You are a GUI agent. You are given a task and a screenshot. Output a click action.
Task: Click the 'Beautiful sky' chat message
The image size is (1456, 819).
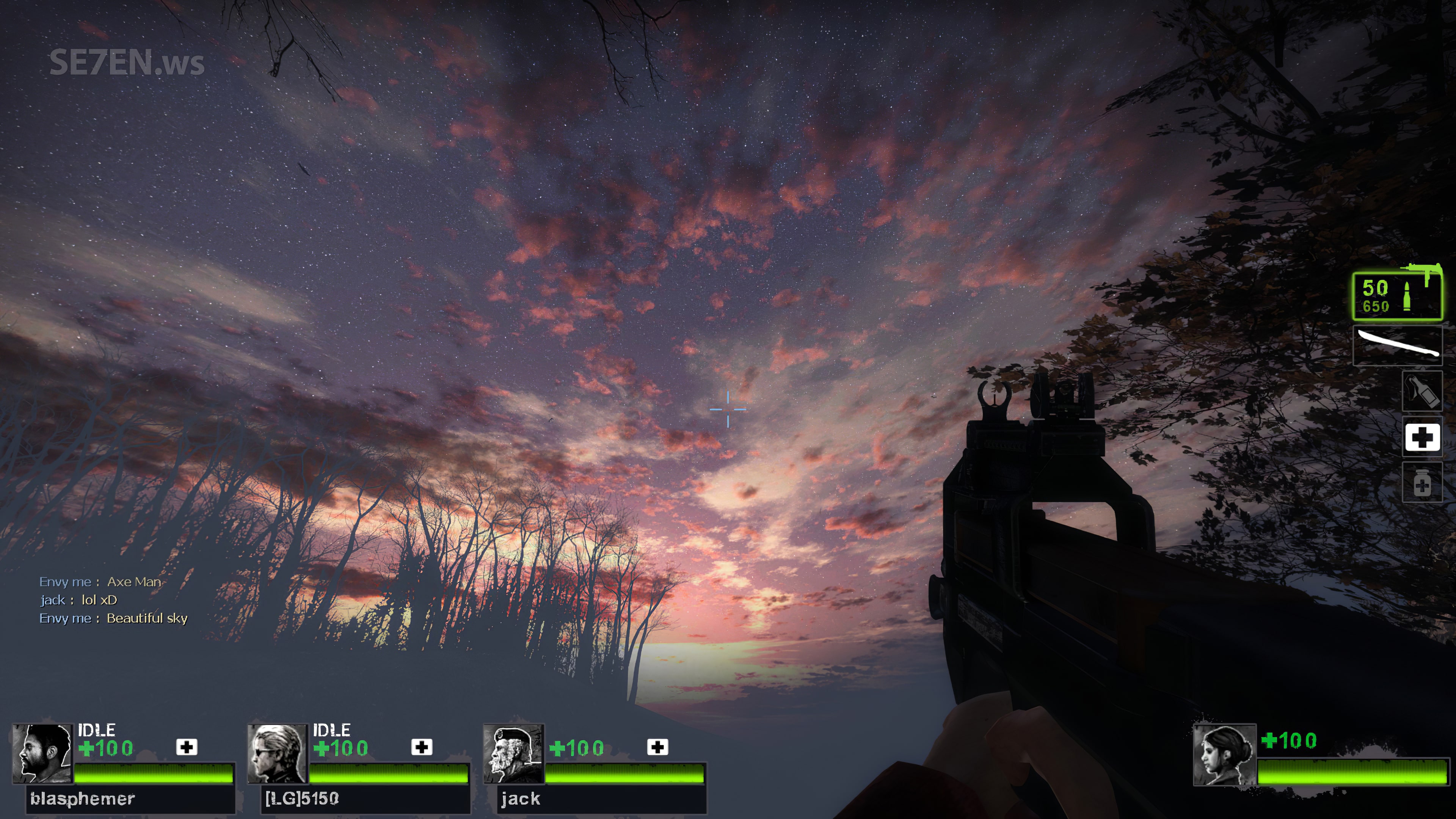pyautogui.click(x=147, y=618)
